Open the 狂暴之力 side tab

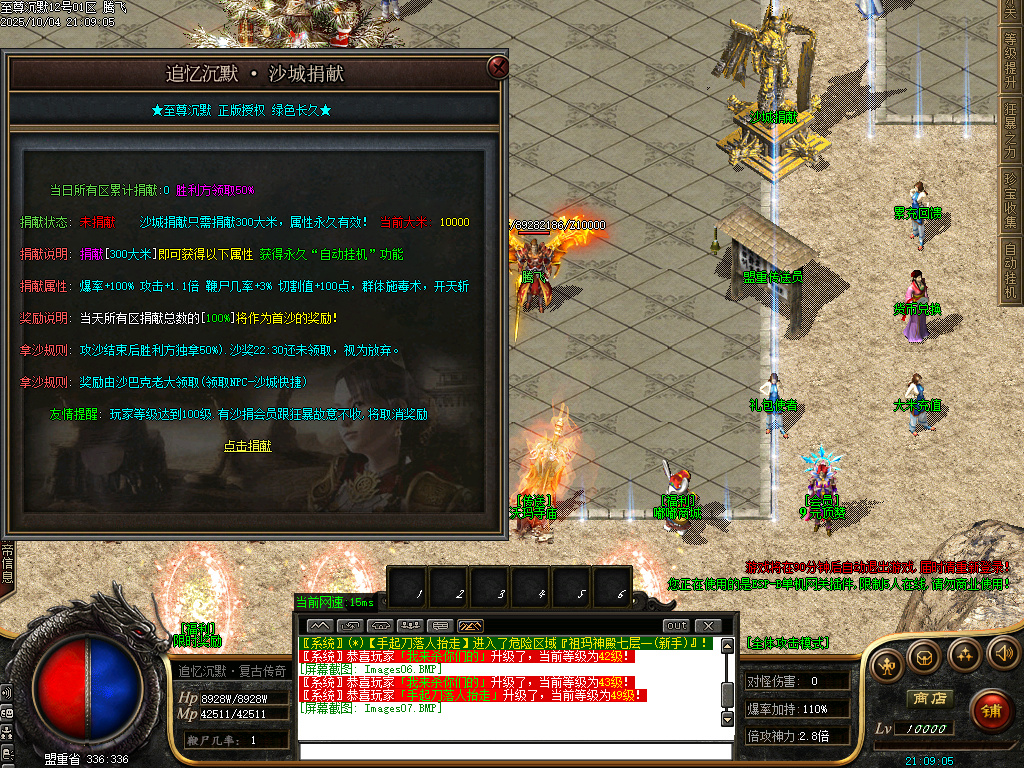pyautogui.click(x=1011, y=127)
